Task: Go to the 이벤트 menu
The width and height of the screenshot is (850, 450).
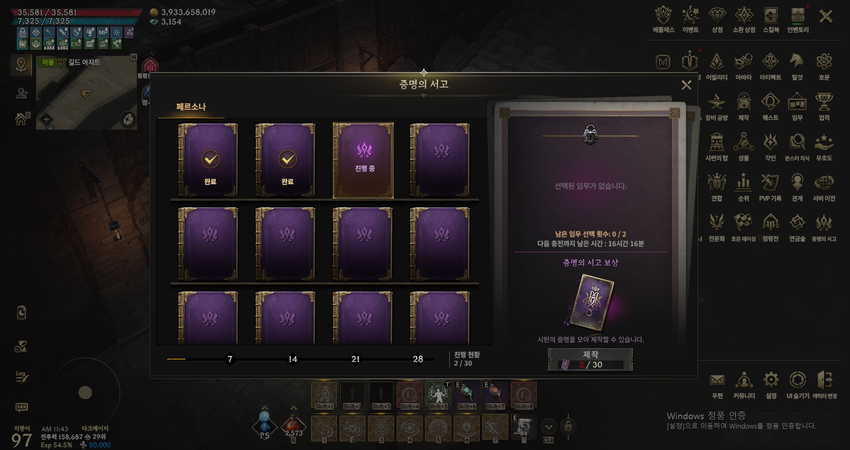Action: 690,17
